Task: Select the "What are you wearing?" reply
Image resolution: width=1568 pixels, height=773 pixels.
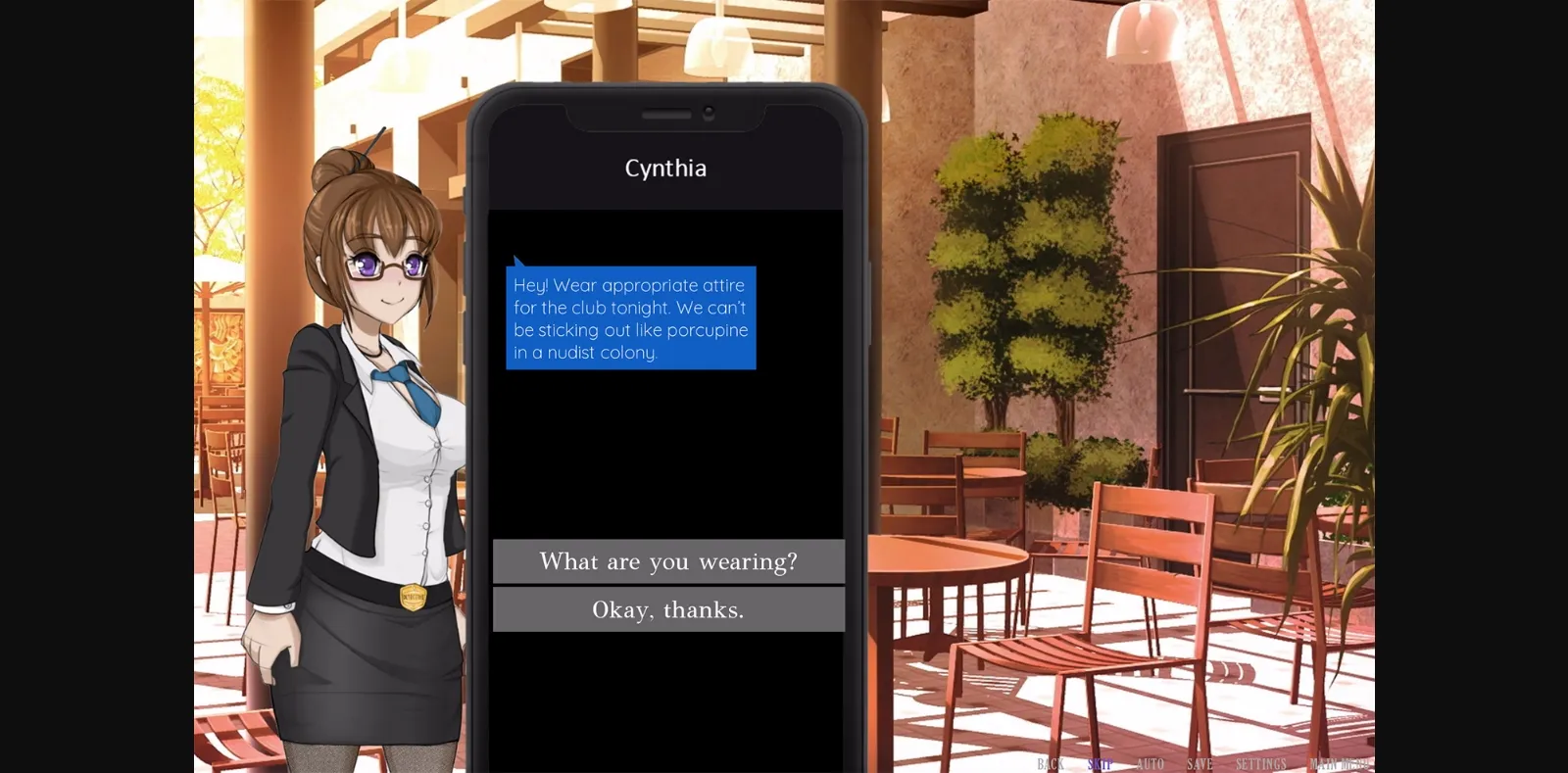Action: point(669,560)
